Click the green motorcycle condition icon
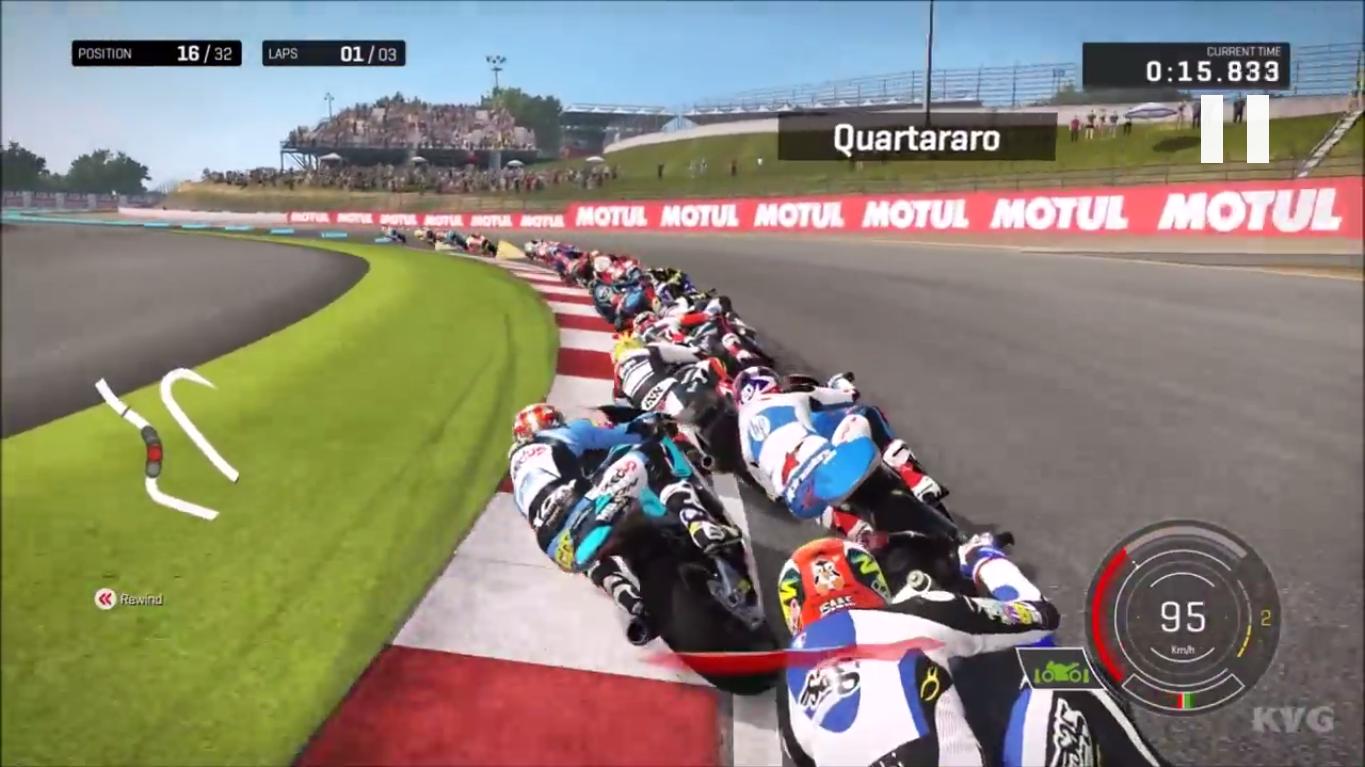1365x767 pixels. pos(1063,674)
